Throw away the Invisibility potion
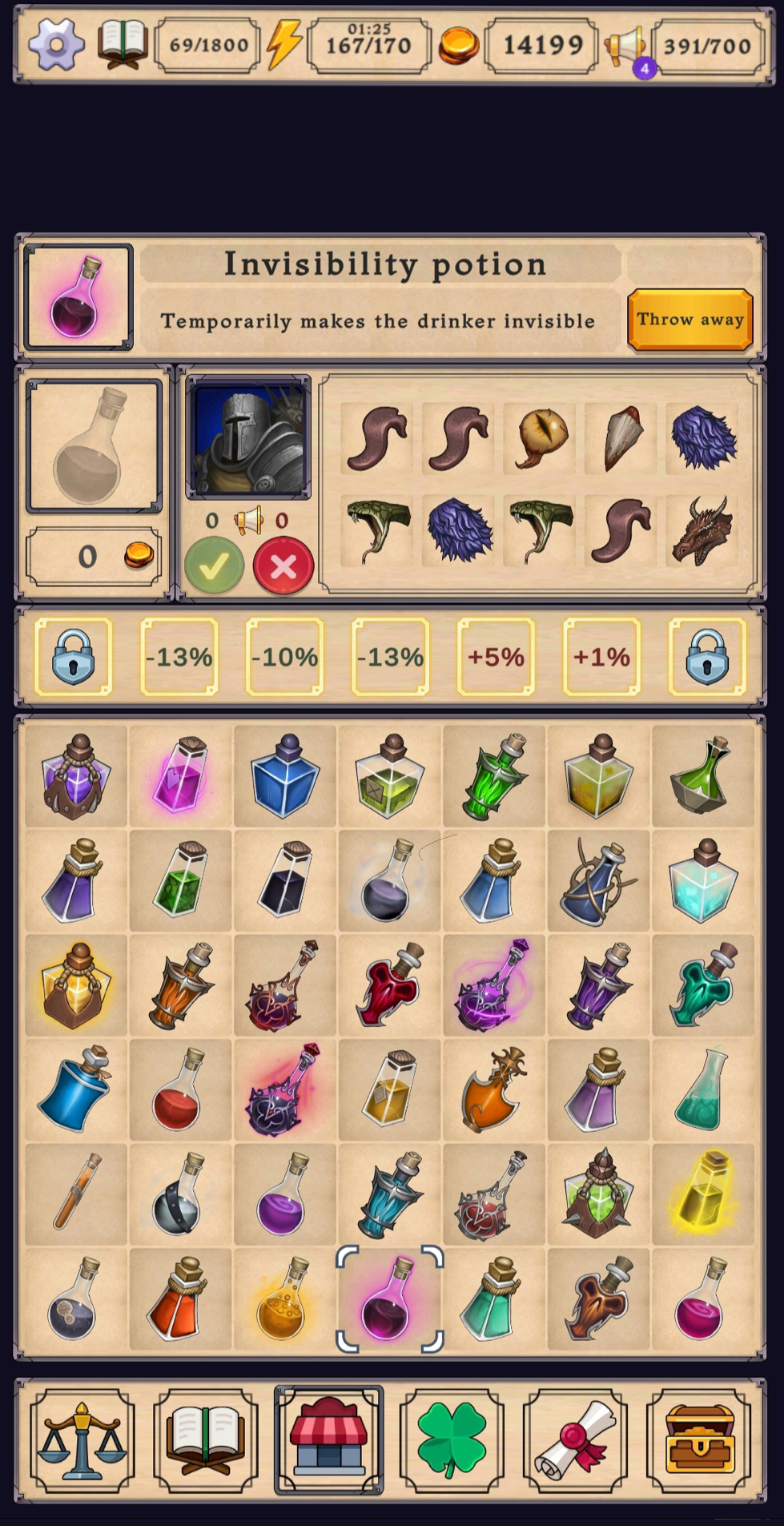 (x=690, y=320)
